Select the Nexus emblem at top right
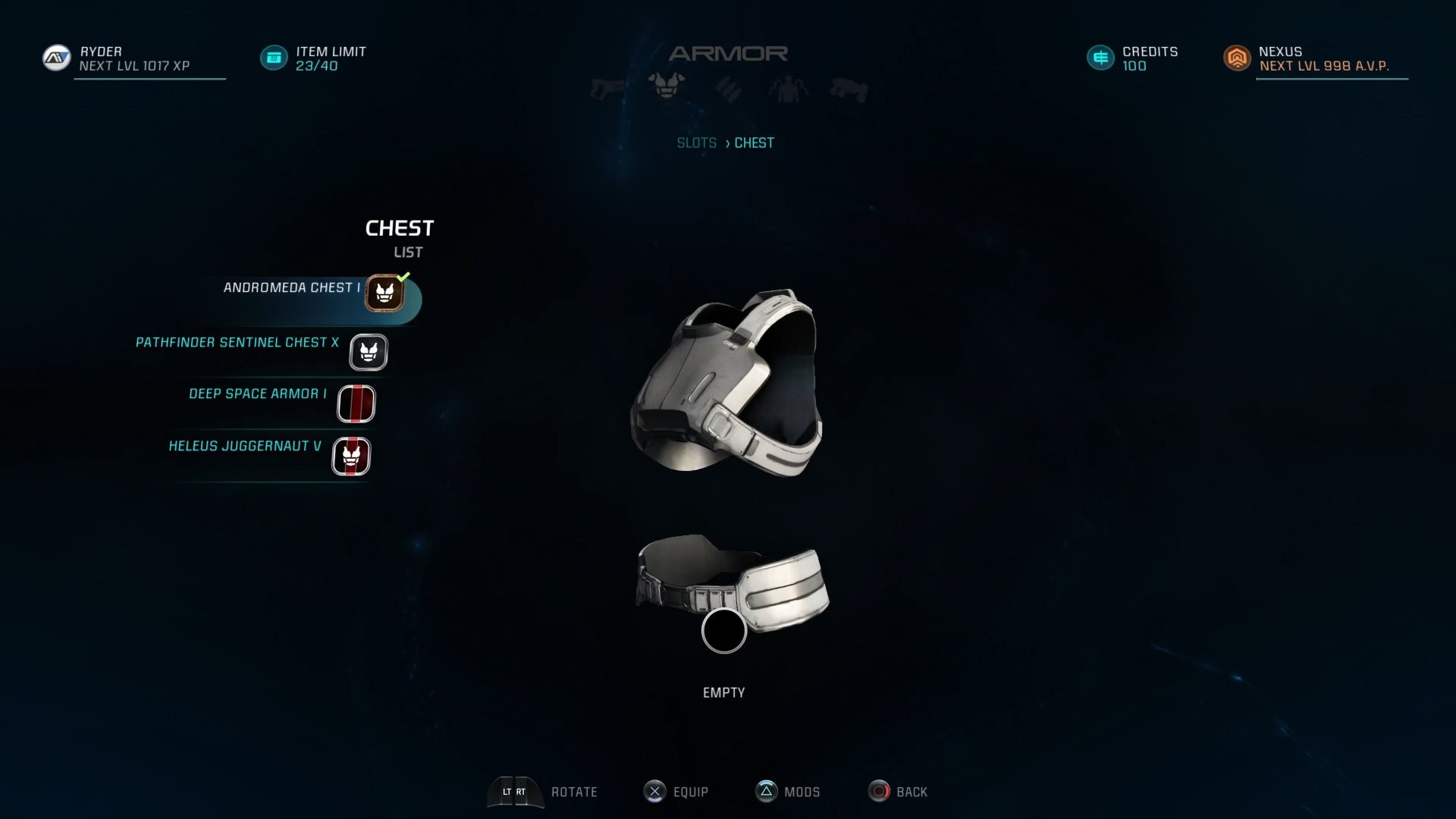Viewport: 1456px width, 819px height. click(x=1238, y=57)
